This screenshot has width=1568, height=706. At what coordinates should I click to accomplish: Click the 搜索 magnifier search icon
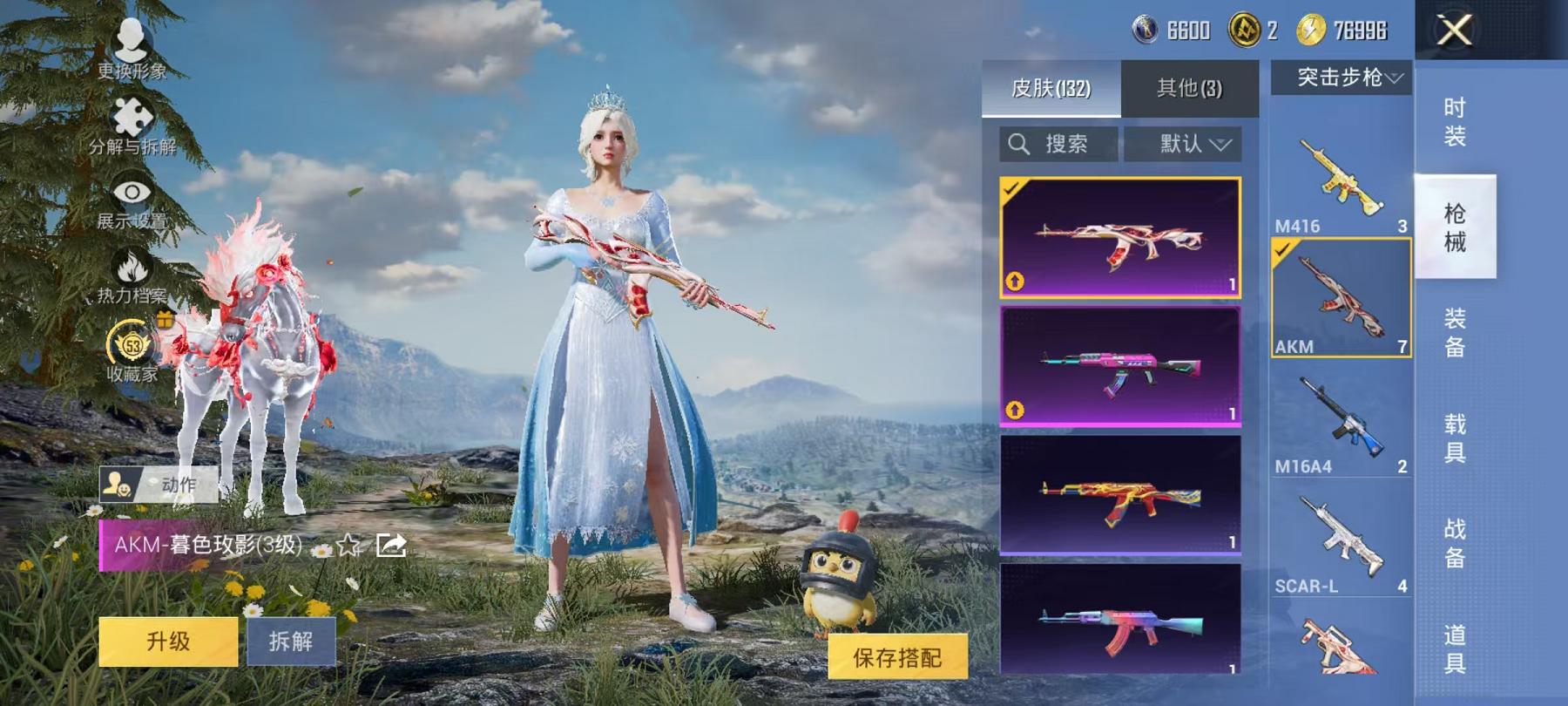pyautogui.click(x=1018, y=144)
